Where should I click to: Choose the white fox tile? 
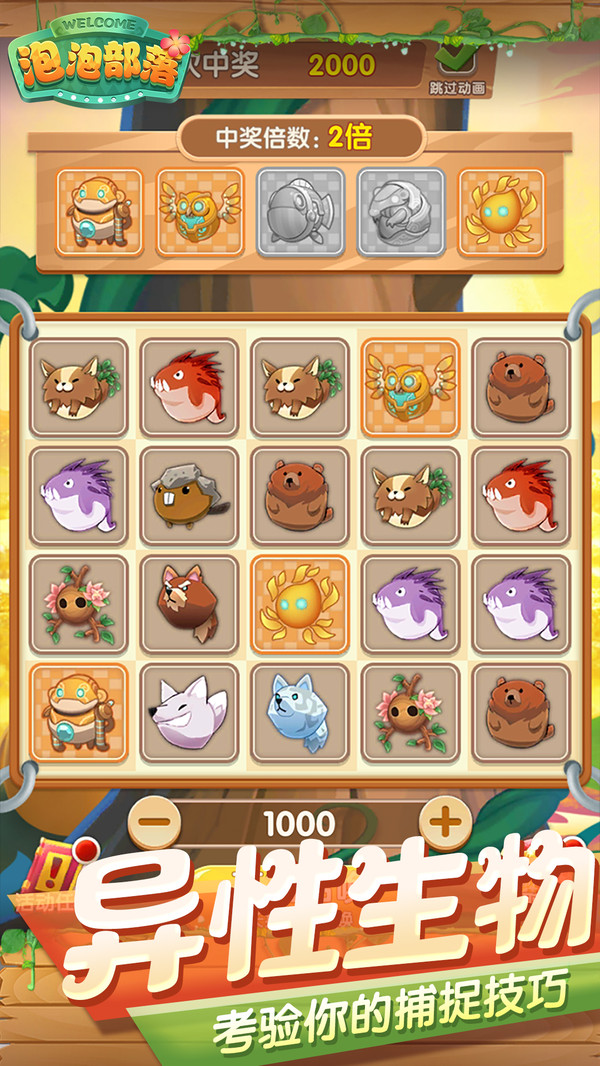(x=189, y=712)
